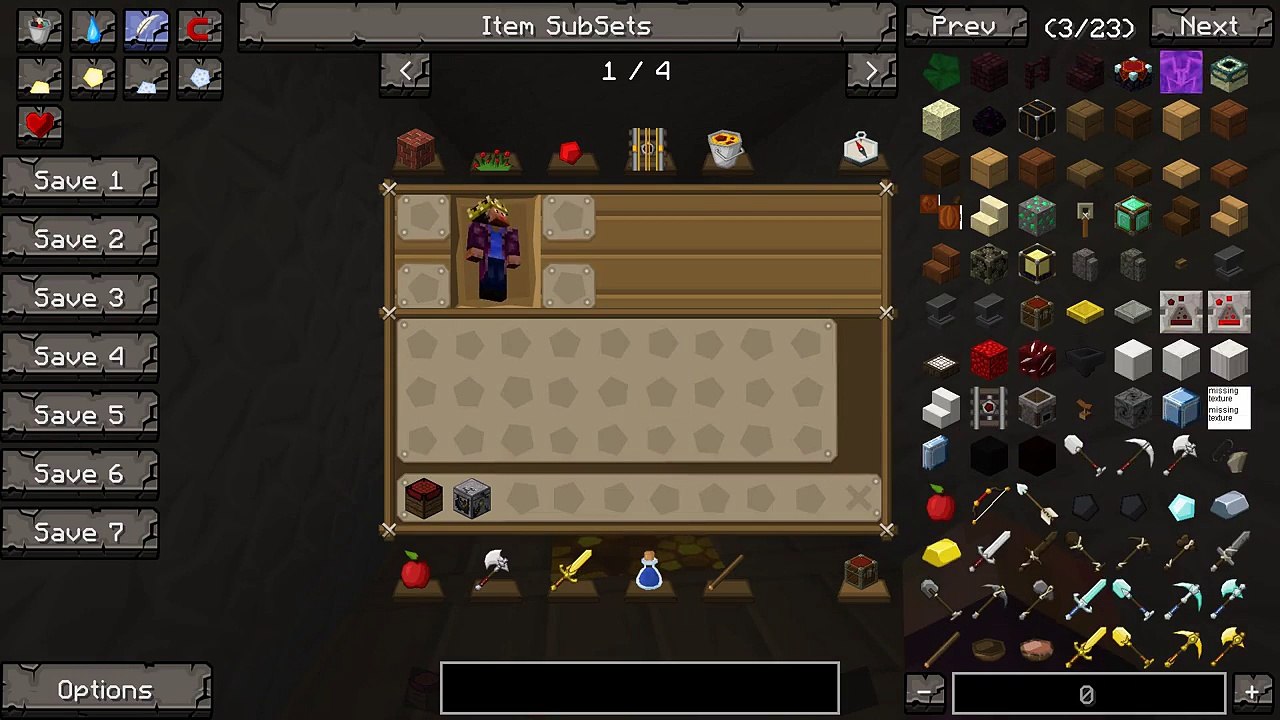
Task: Click the trash can delete icon
Action: click(40, 30)
